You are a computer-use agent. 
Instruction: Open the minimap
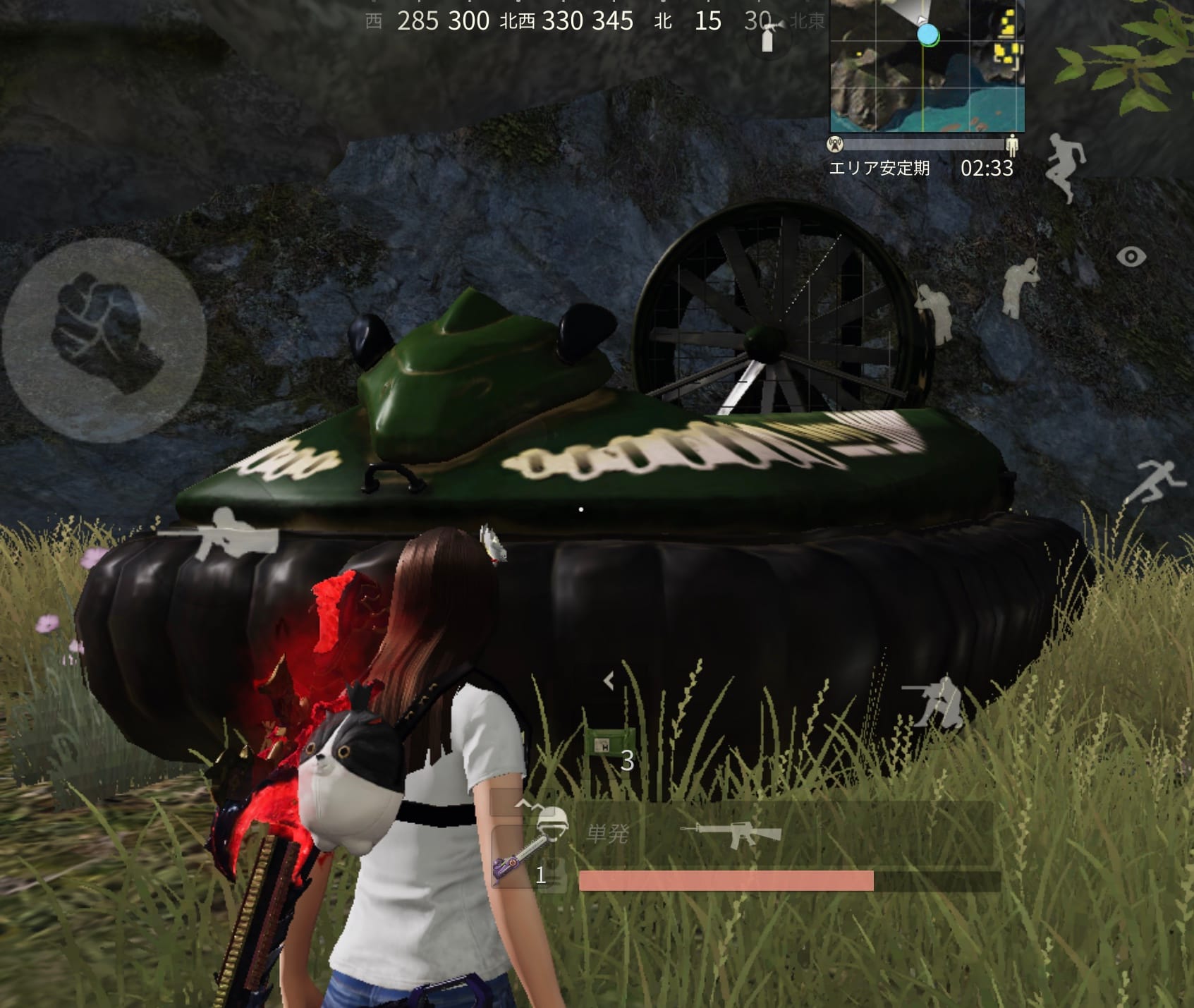pos(927,66)
